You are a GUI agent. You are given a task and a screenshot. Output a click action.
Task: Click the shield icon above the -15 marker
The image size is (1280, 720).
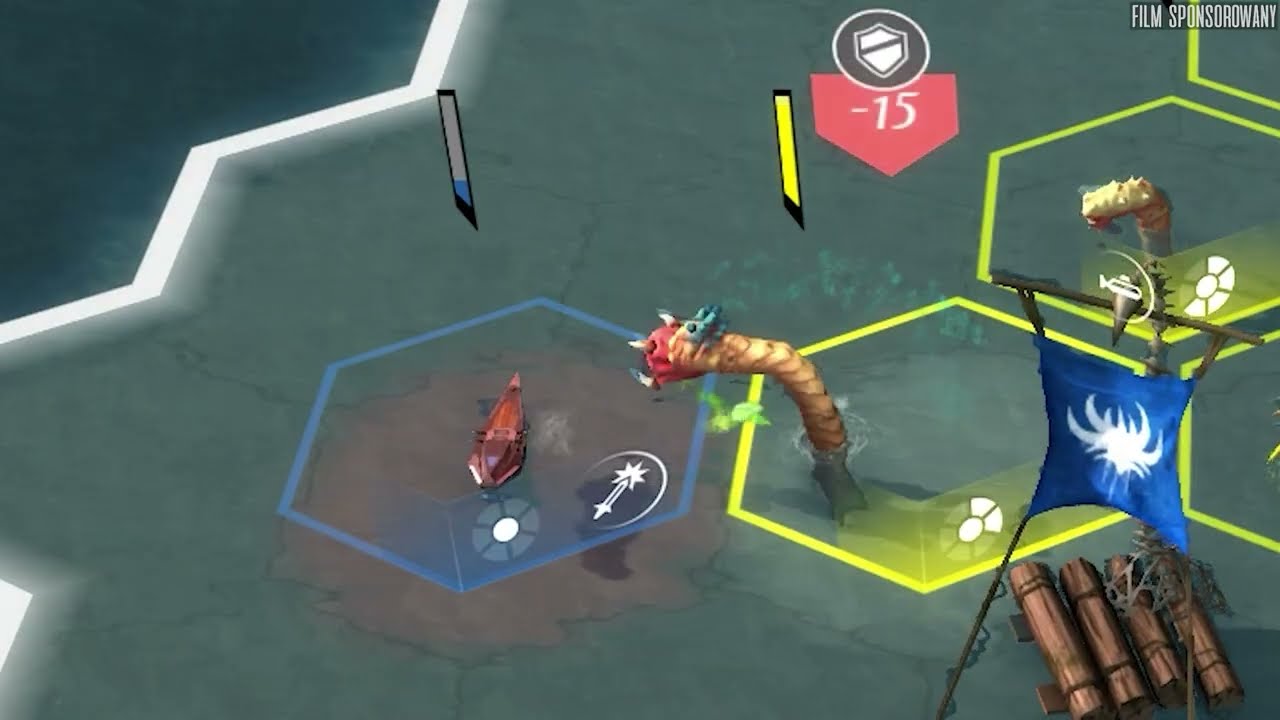click(x=881, y=50)
